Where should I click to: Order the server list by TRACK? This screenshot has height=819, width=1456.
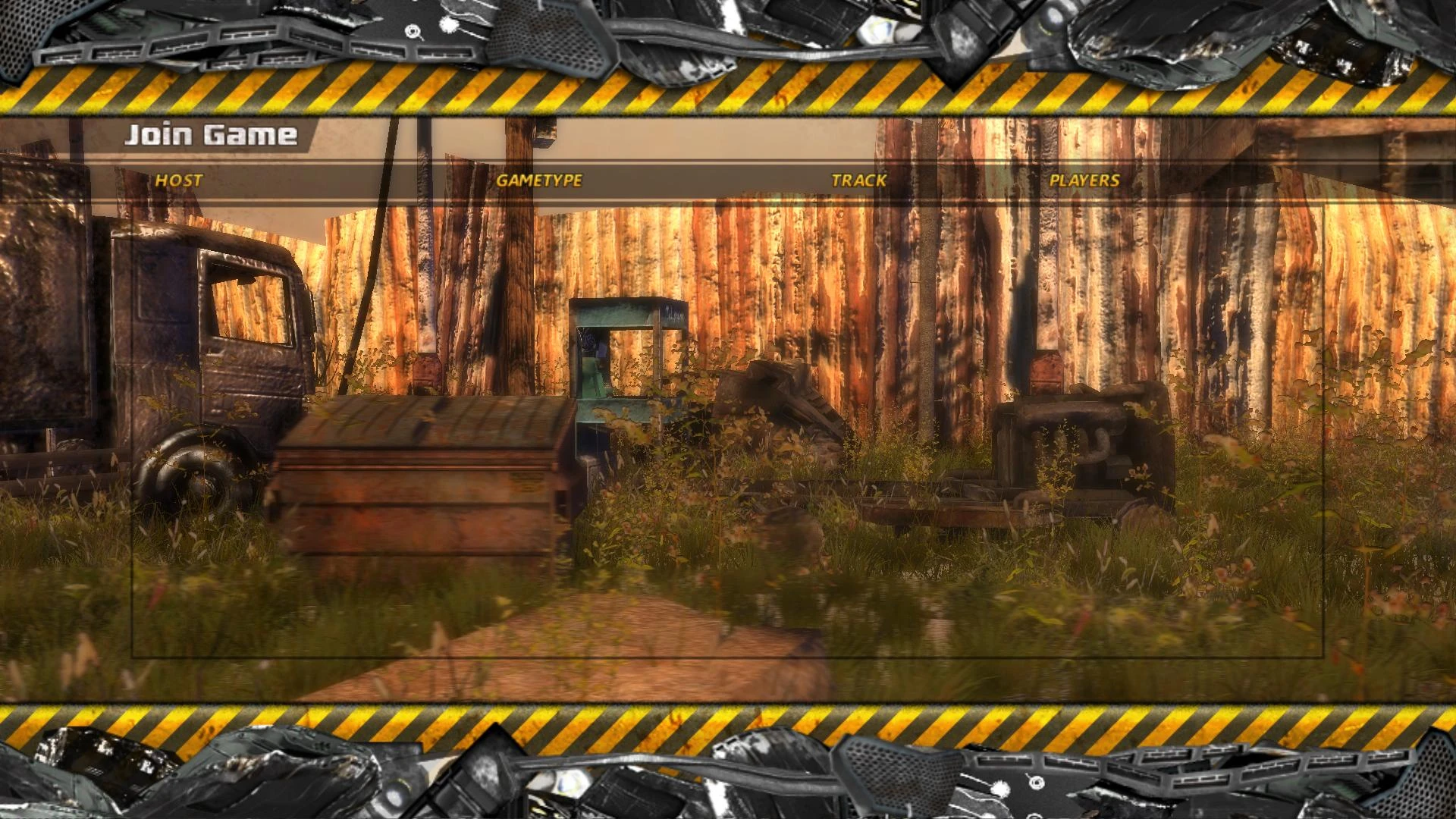tap(858, 181)
